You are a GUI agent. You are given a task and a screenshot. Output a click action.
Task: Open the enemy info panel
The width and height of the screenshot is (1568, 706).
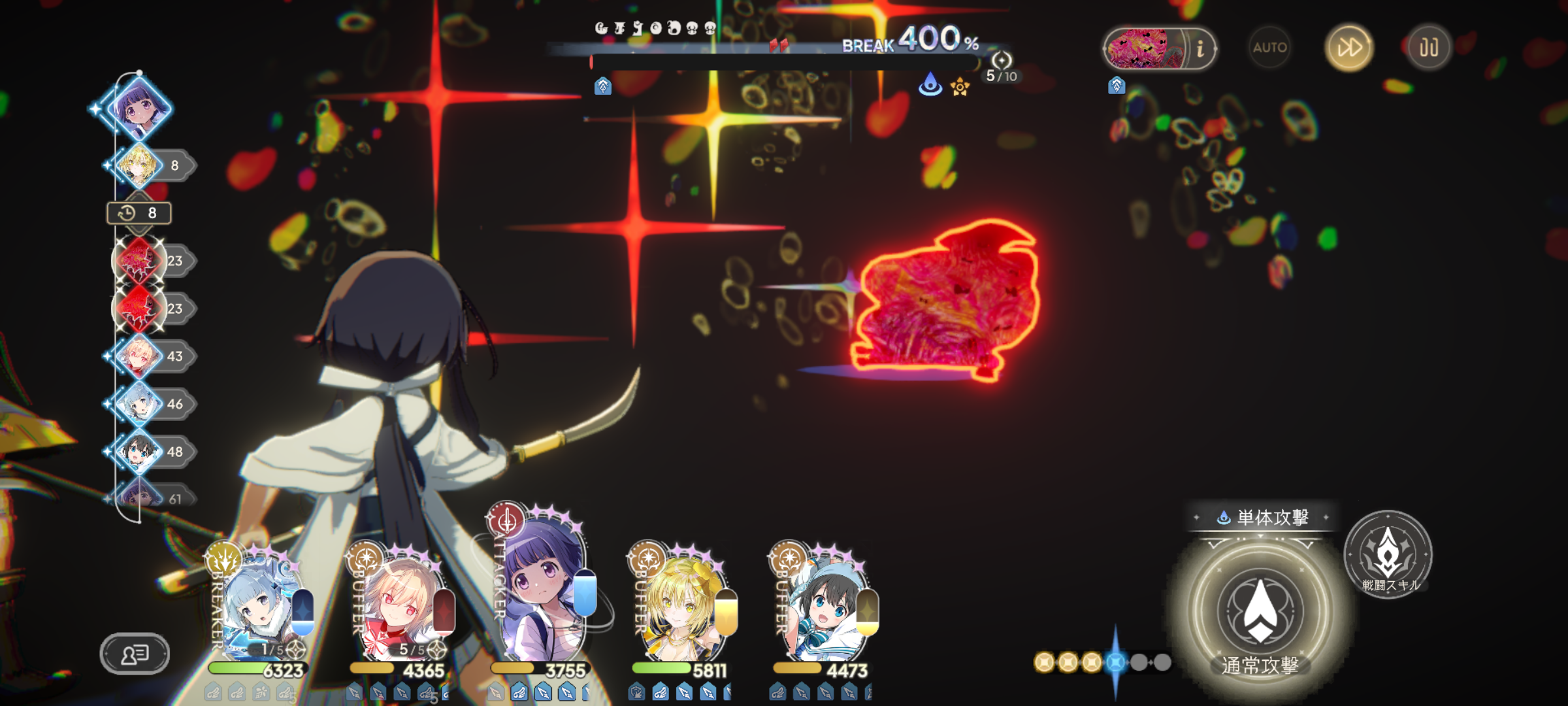pyautogui.click(x=1200, y=49)
